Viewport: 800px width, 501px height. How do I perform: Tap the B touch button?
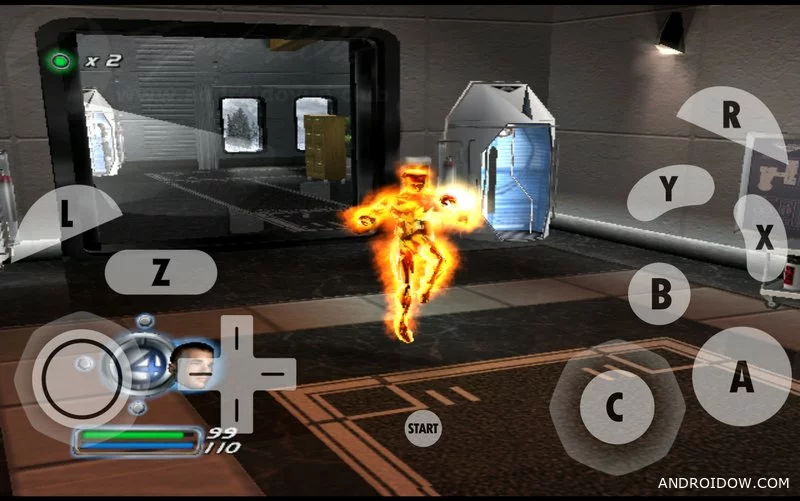[x=660, y=294]
